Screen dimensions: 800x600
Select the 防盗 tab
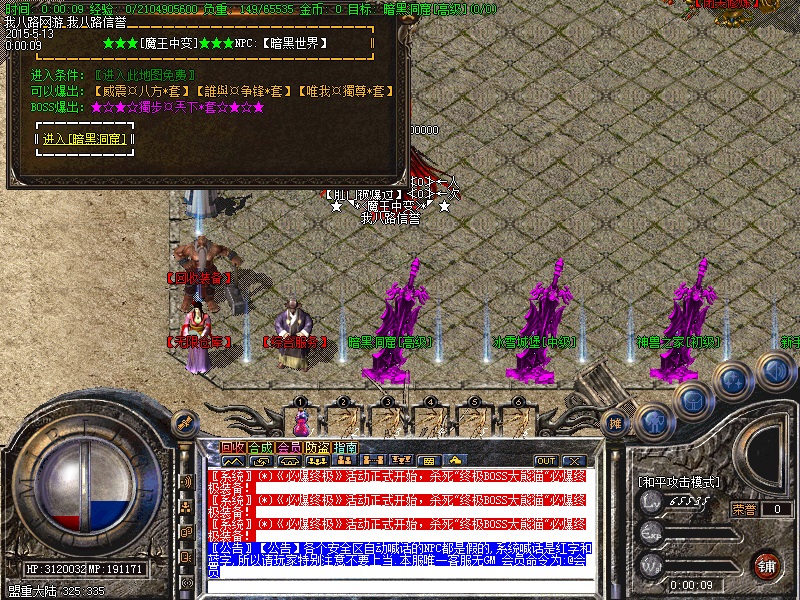pyautogui.click(x=317, y=447)
